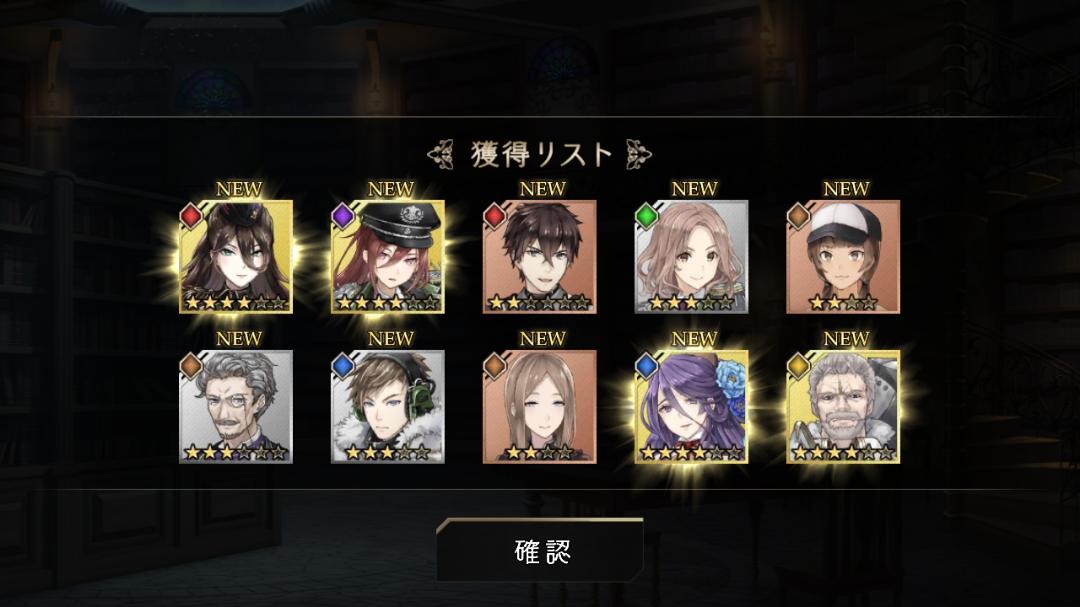Screen dimensions: 1080x607
Task: Select the man wearing green headphones
Action: [x=388, y=407]
